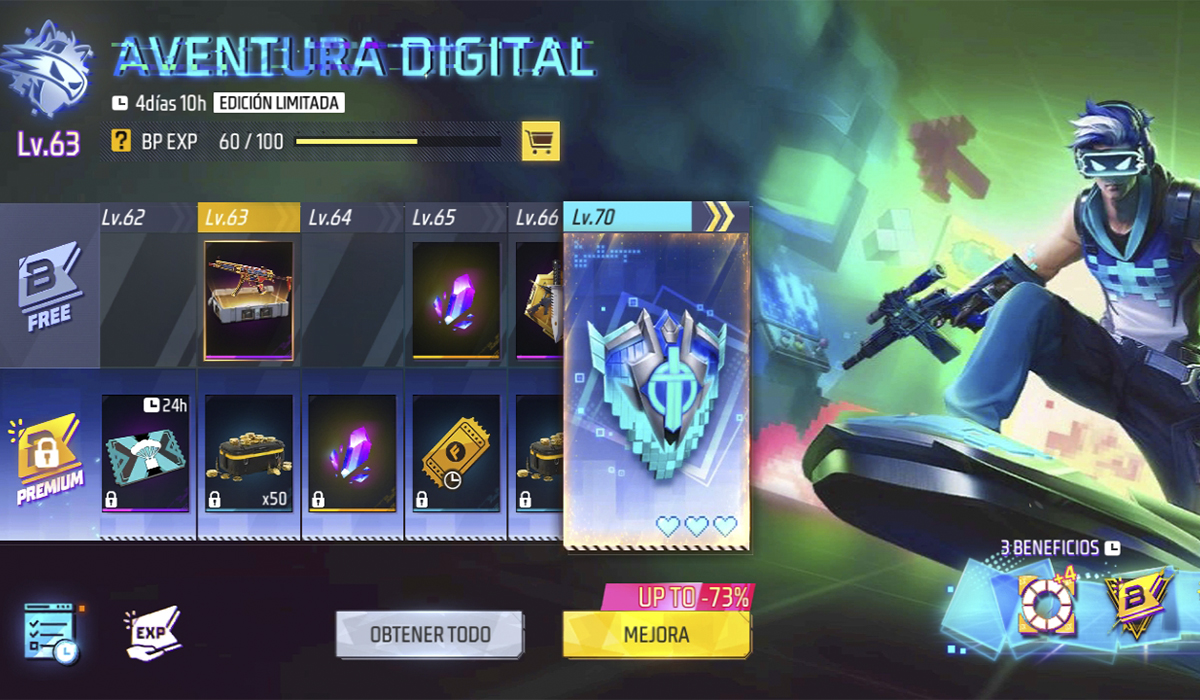Choose the premium gold coins x50 reward
Image resolution: width=1200 pixels, height=700 pixels.
point(249,453)
